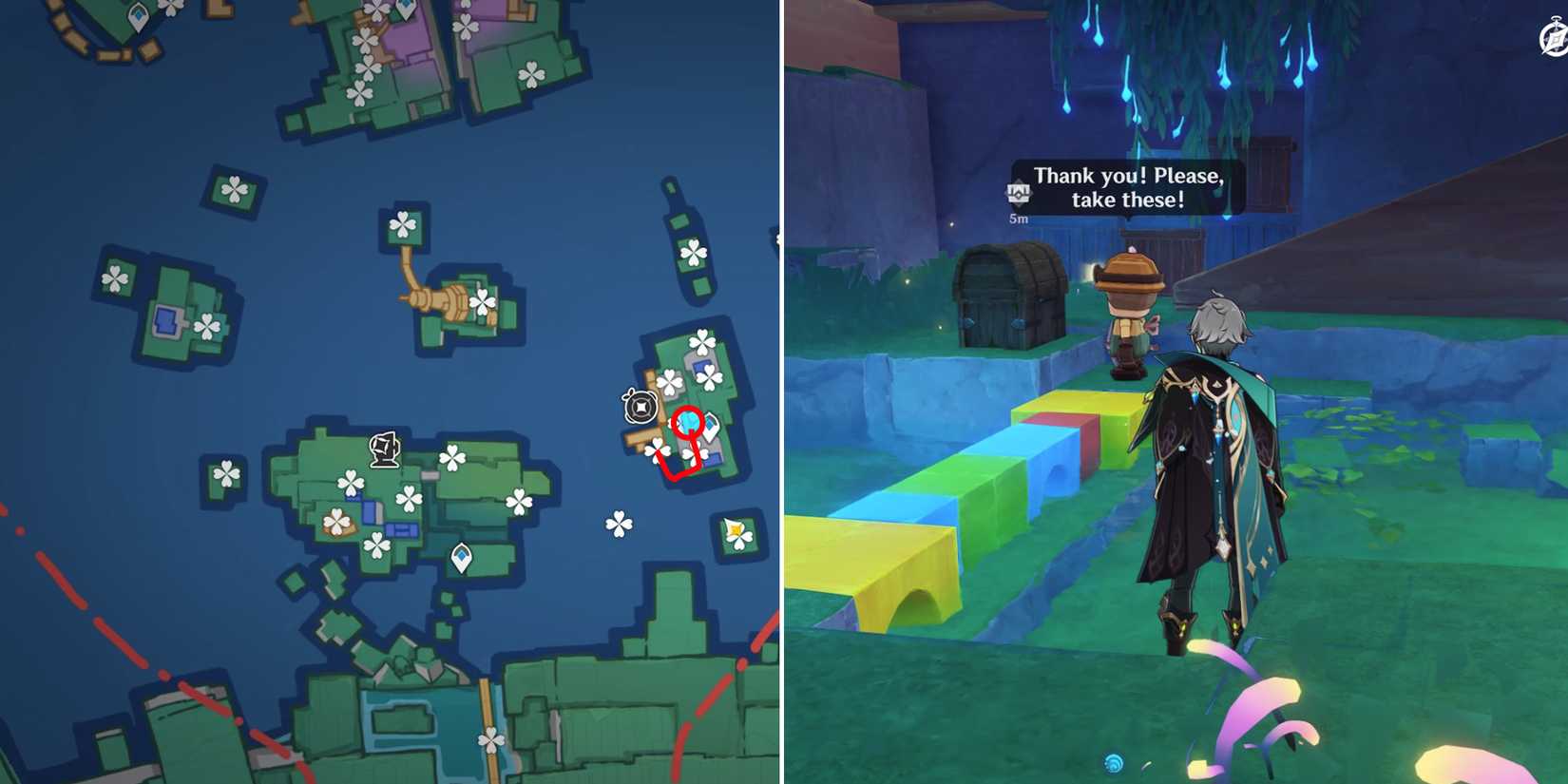Image resolution: width=1568 pixels, height=784 pixels.
Task: Click the 5m distance label under the quest icon
Action: (x=1017, y=217)
